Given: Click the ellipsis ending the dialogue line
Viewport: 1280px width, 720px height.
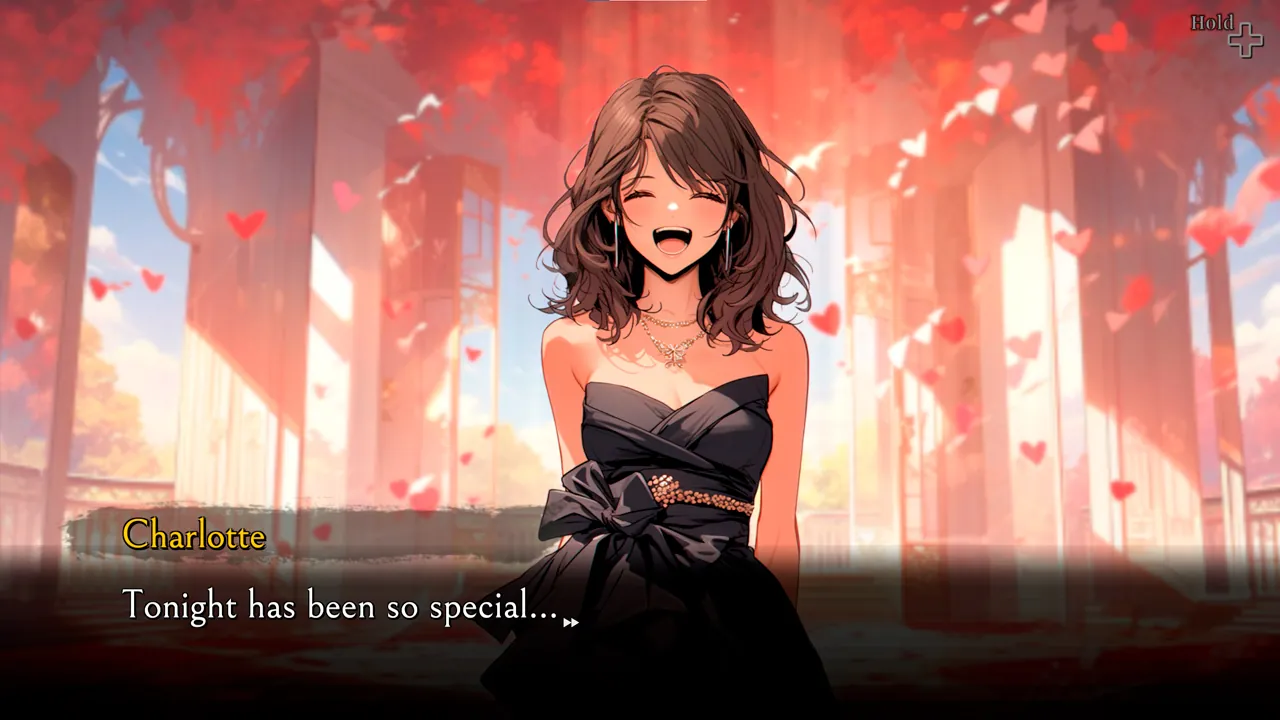Looking at the screenshot, I should point(543,613).
